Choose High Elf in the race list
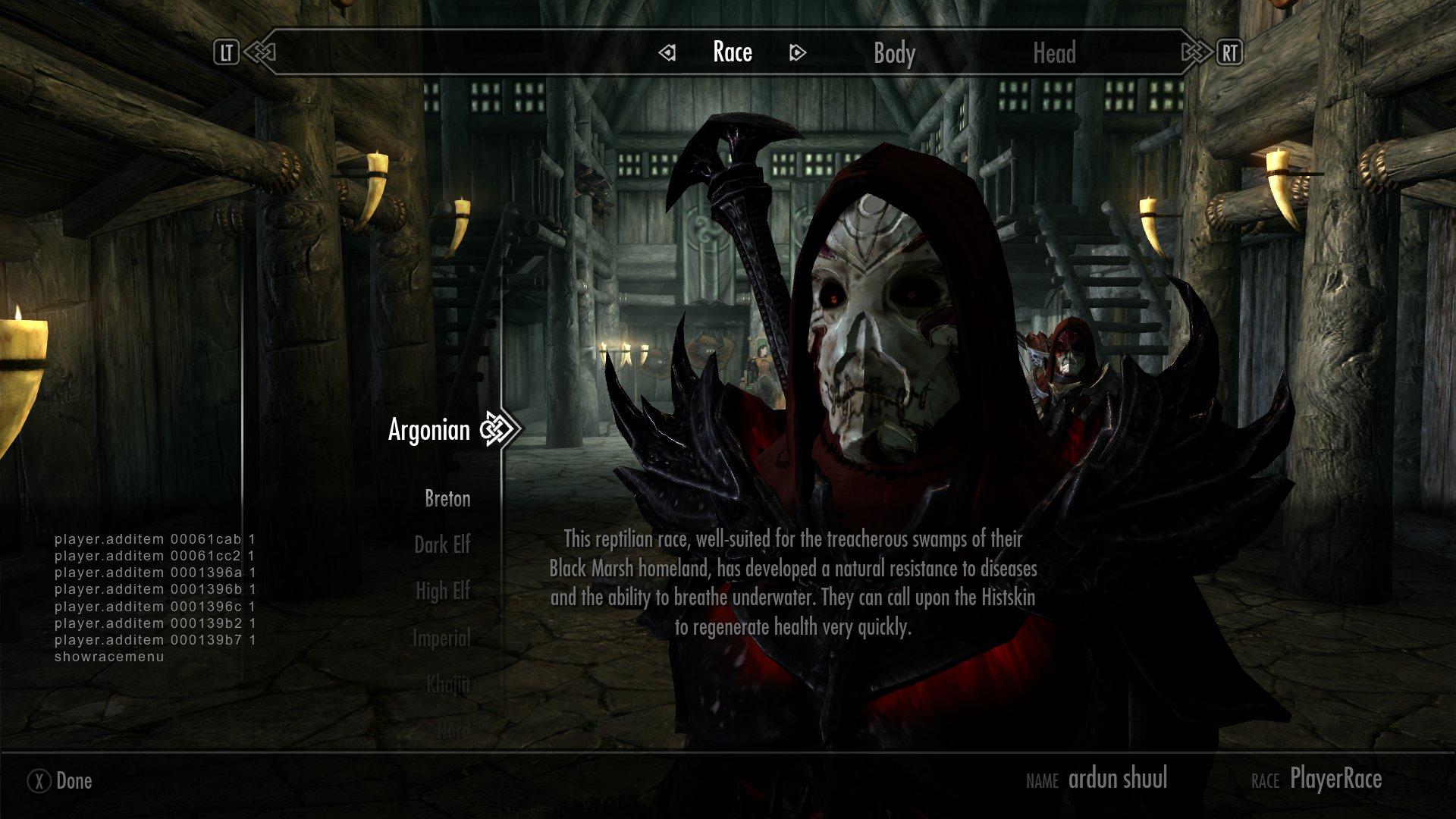The height and width of the screenshot is (819, 1456). pos(443,591)
